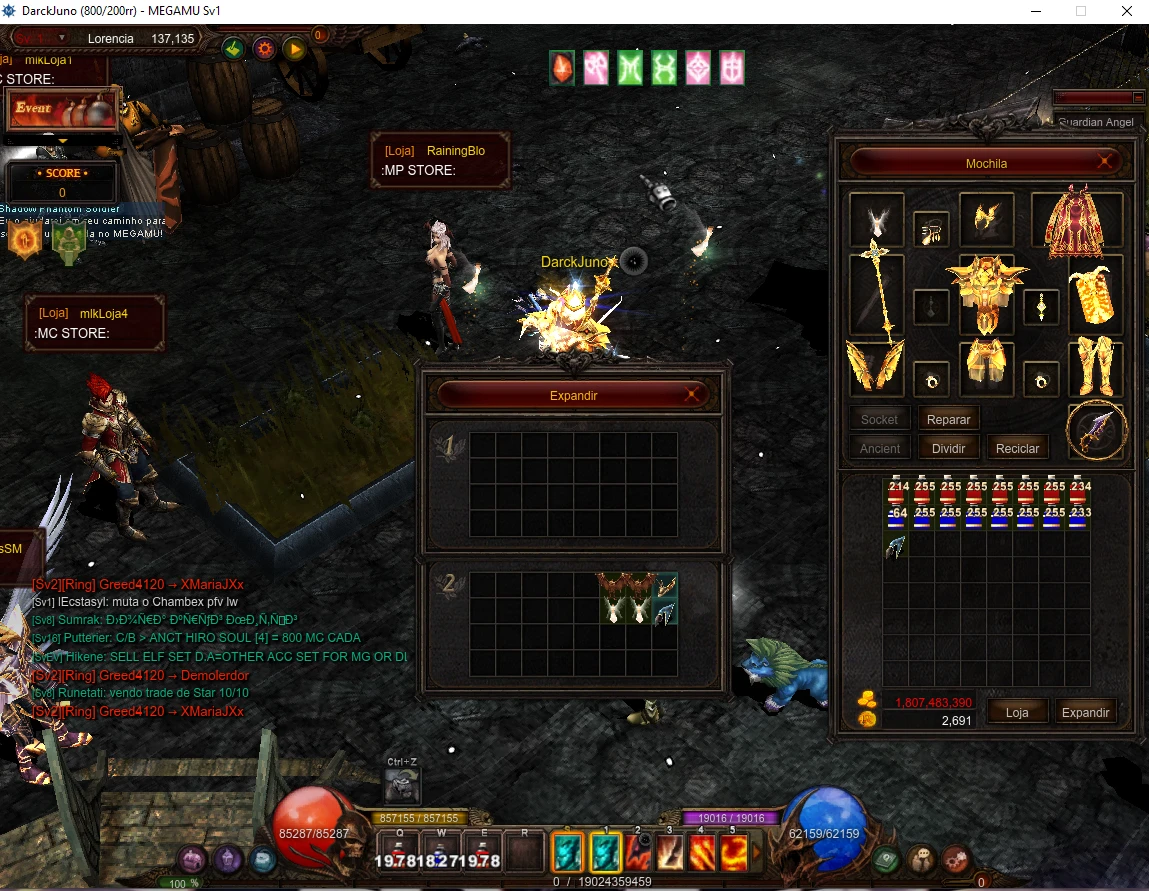Screen dimensions: 1149x891
Task: Activate the flame skill in slot 5
Action: point(732,853)
